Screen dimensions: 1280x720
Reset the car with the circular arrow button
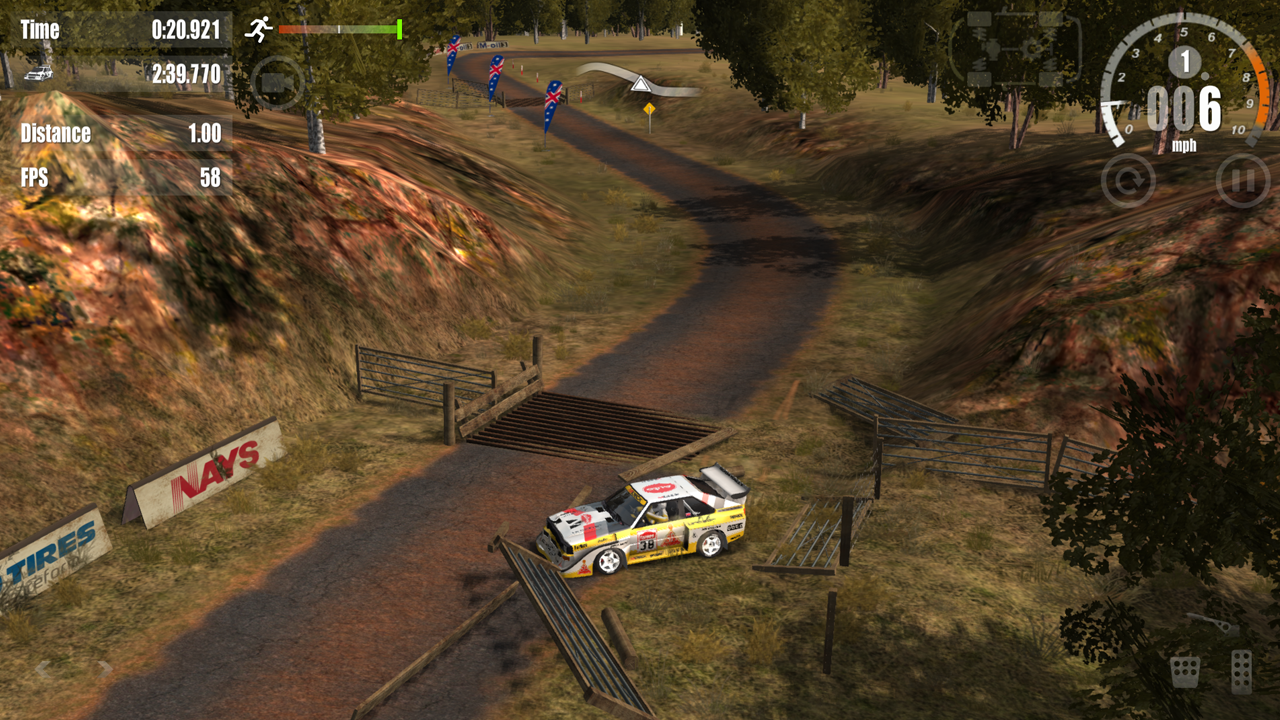[x=1128, y=181]
